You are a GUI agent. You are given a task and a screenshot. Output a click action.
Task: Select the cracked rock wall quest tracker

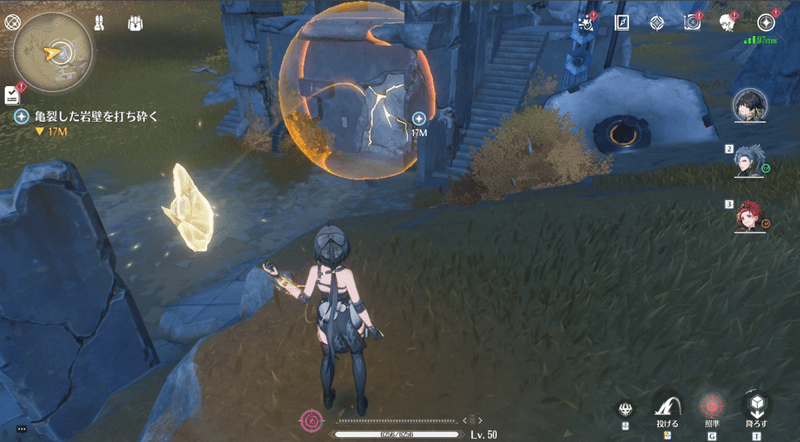tap(95, 117)
